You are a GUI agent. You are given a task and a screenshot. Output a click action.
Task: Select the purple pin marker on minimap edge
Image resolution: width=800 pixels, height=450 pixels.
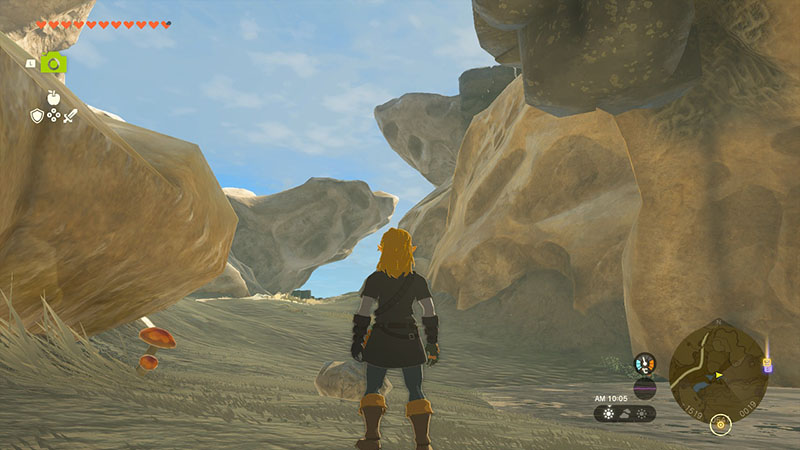(767, 364)
